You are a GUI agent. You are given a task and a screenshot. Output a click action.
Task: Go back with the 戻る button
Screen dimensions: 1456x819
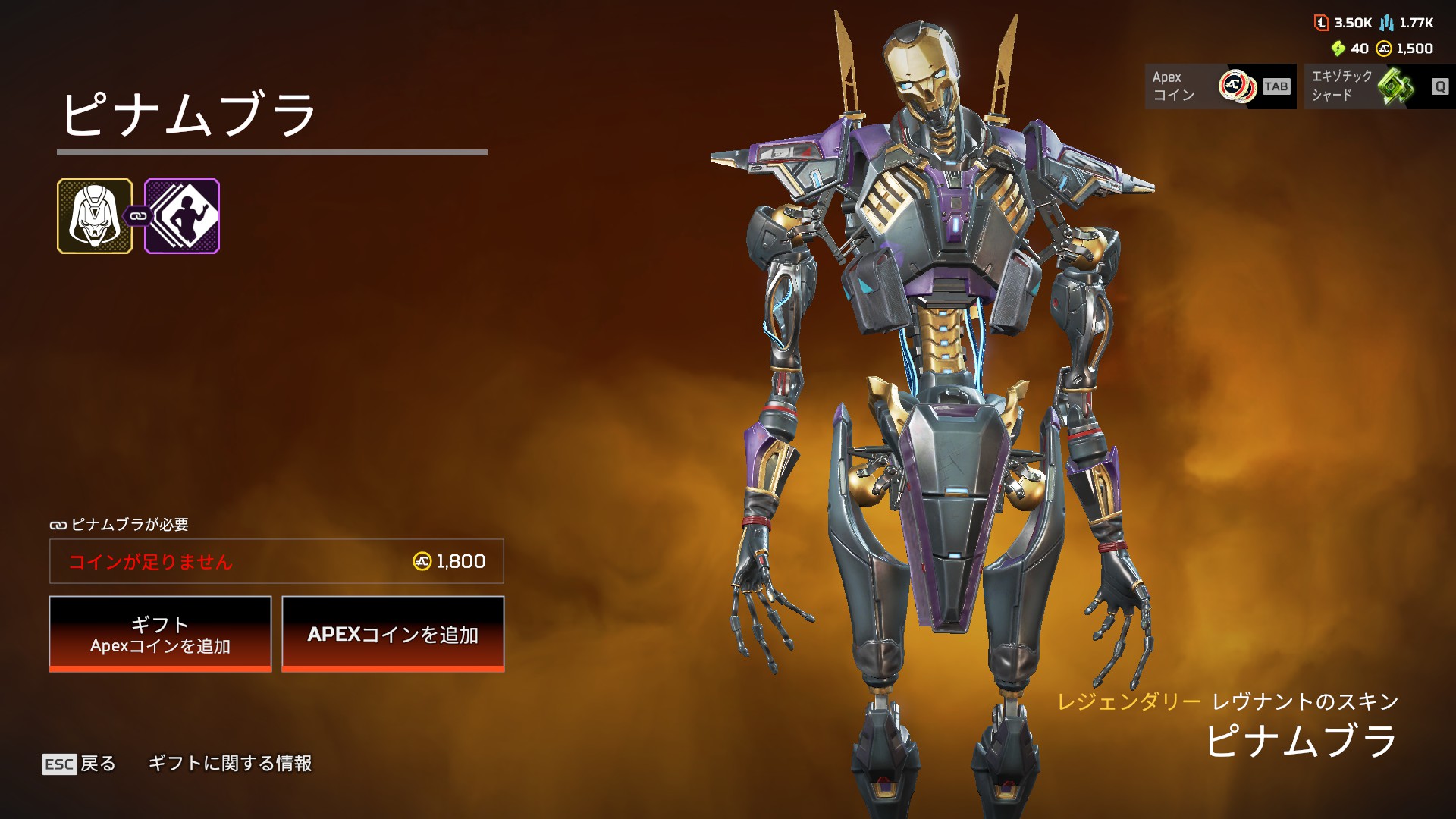click(x=80, y=764)
